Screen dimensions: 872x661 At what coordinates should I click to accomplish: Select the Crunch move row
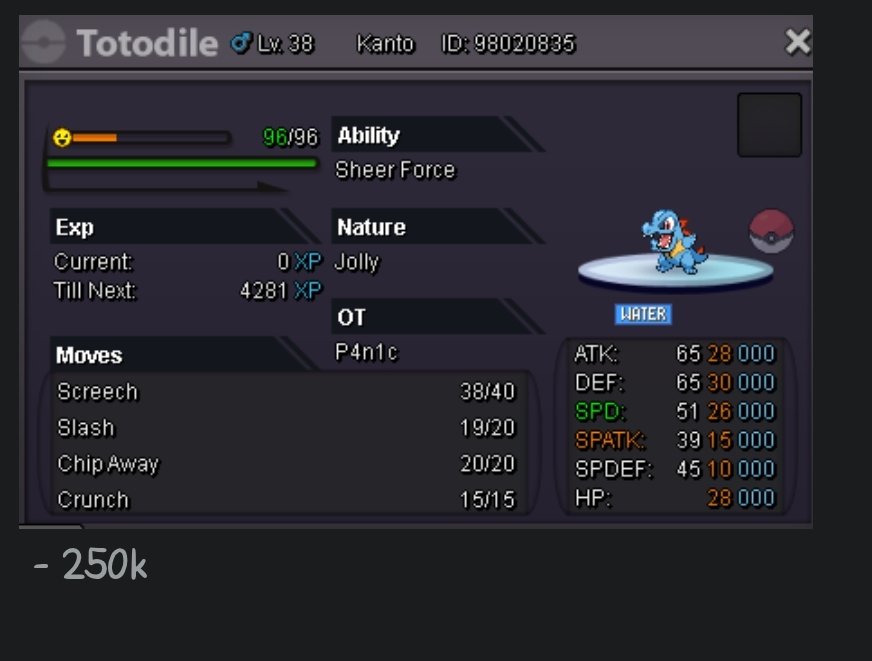(x=286, y=499)
